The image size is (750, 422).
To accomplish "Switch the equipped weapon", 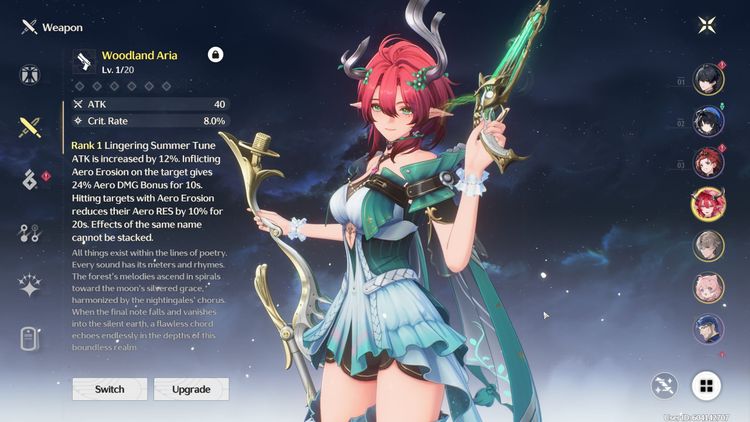I will pyautogui.click(x=109, y=389).
